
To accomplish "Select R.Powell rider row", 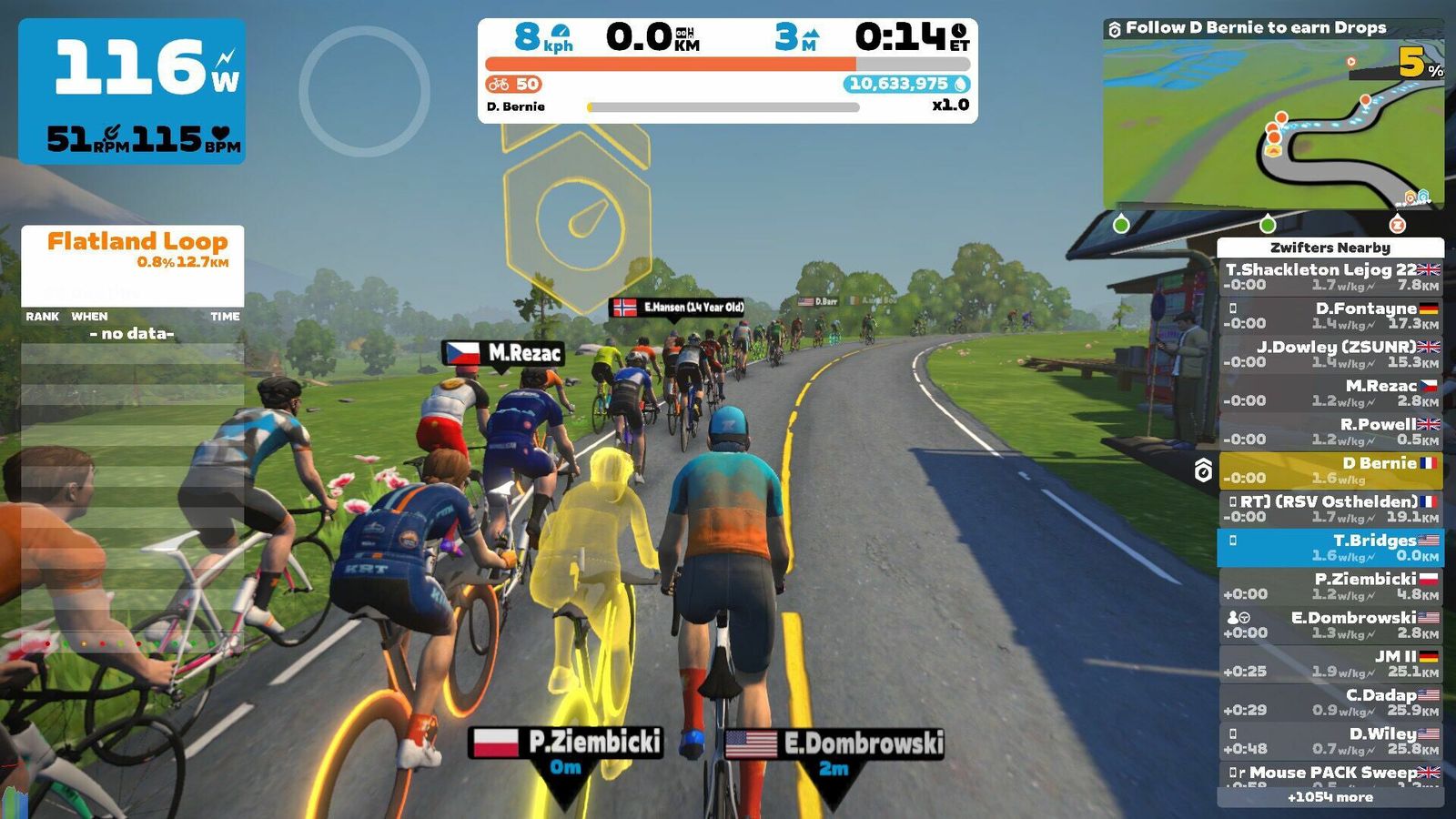I will pos(1330,431).
